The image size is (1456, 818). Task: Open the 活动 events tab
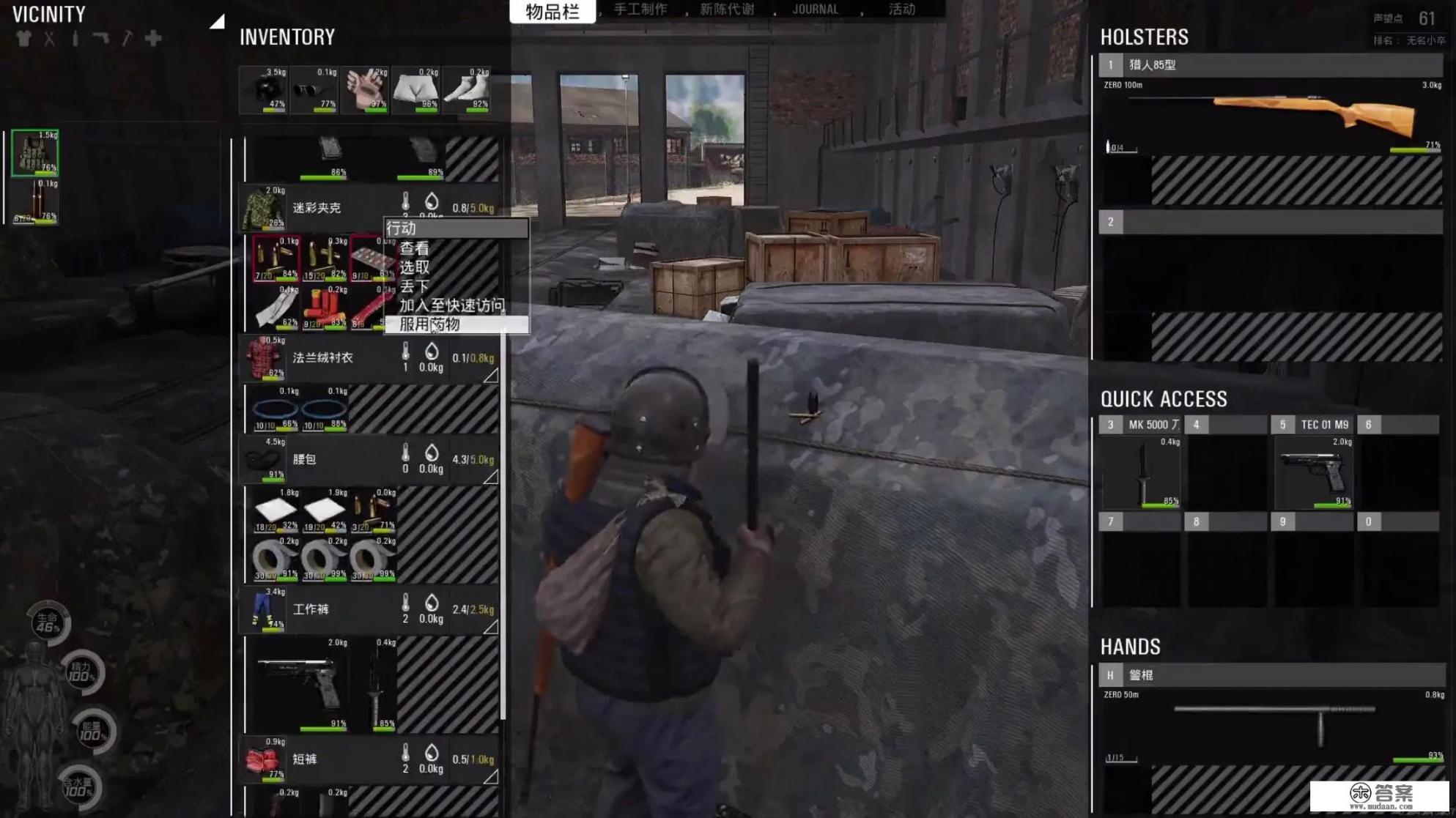coord(901,10)
